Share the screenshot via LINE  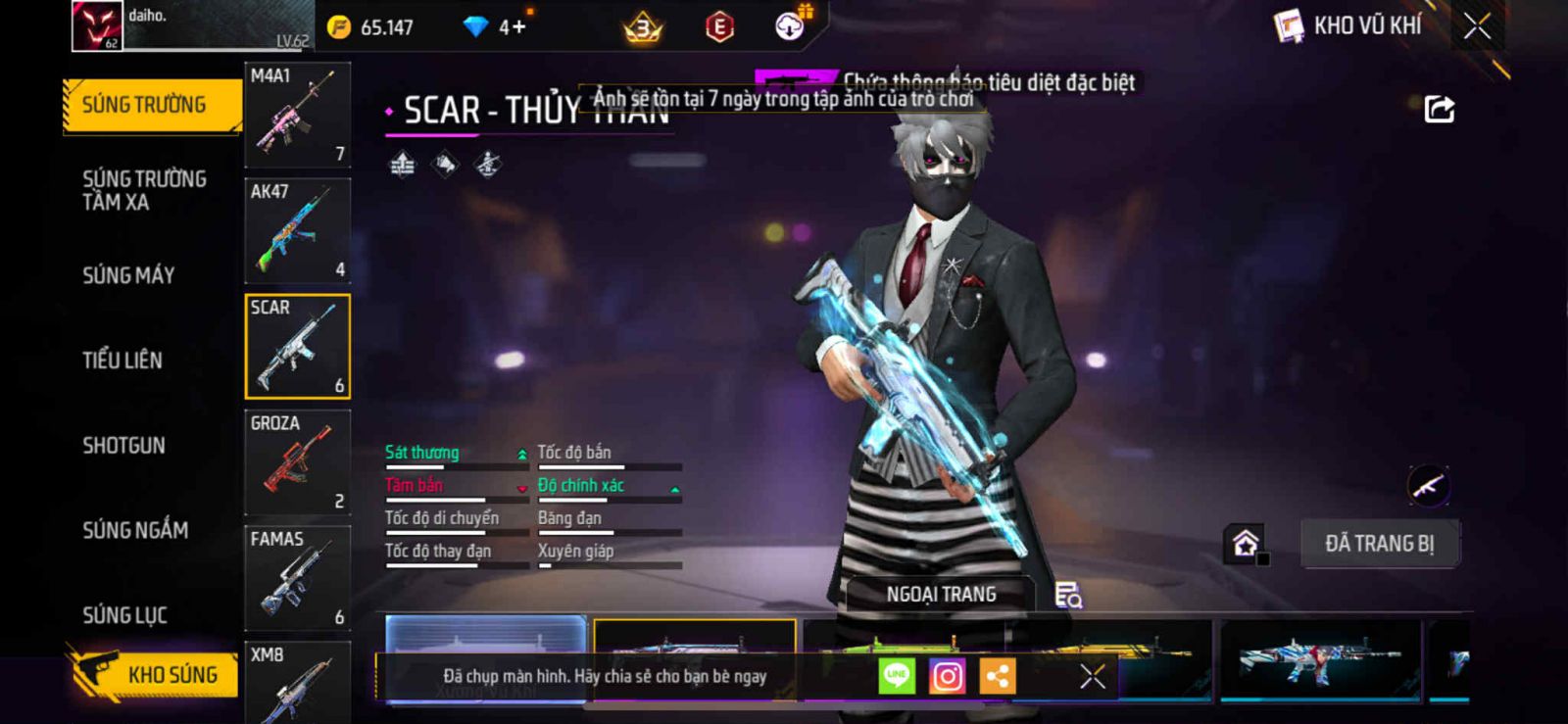(896, 676)
